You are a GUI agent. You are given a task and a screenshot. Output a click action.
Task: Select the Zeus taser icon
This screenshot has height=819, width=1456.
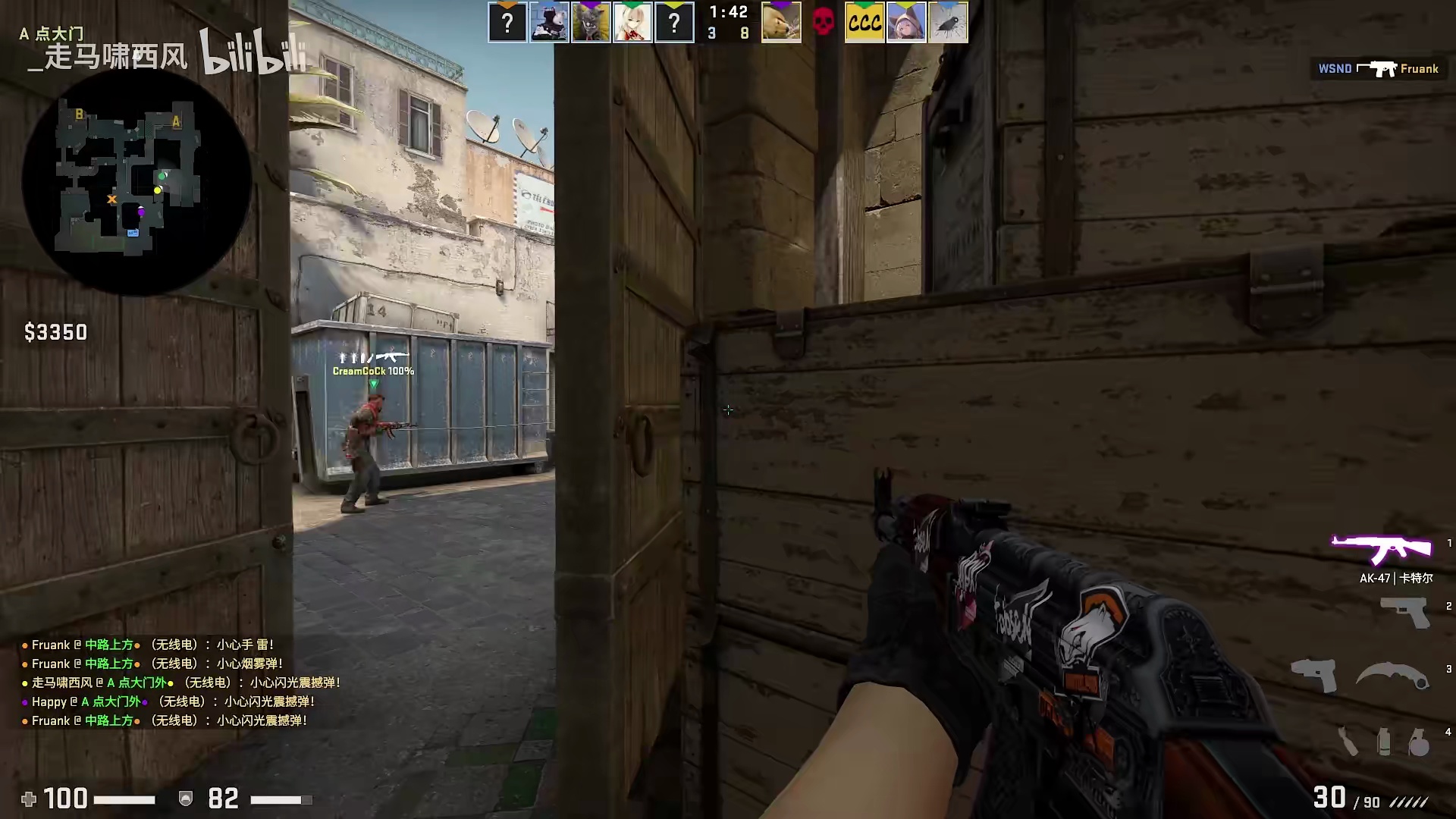(1314, 674)
